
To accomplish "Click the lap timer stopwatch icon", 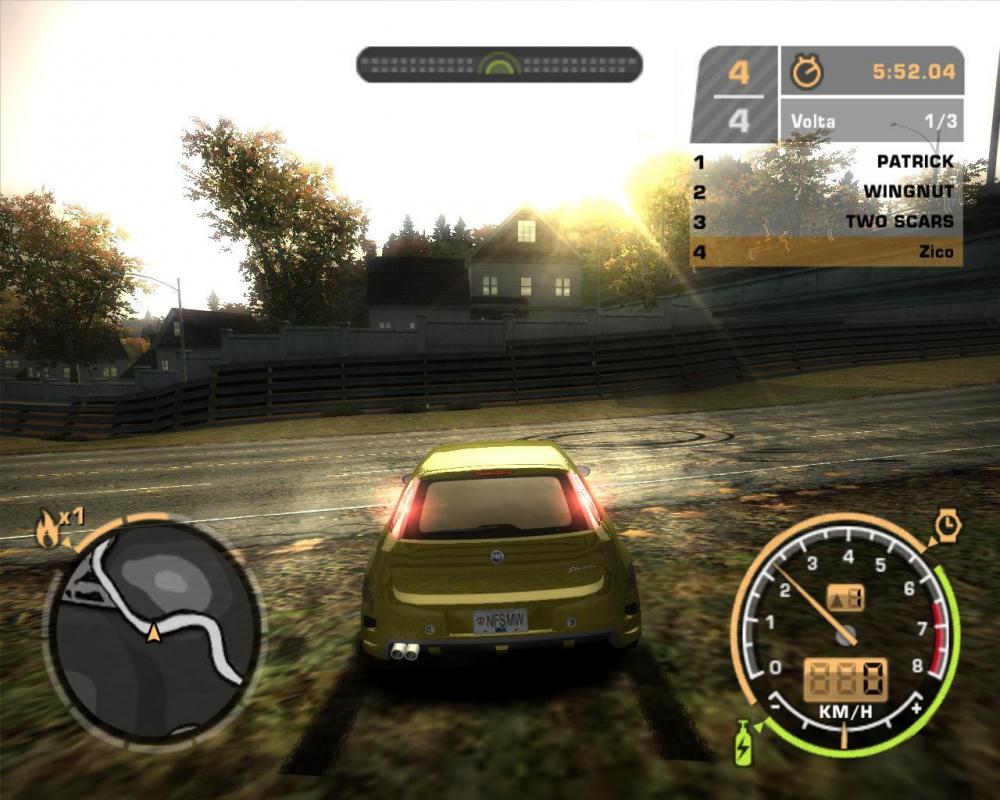I will [806, 72].
